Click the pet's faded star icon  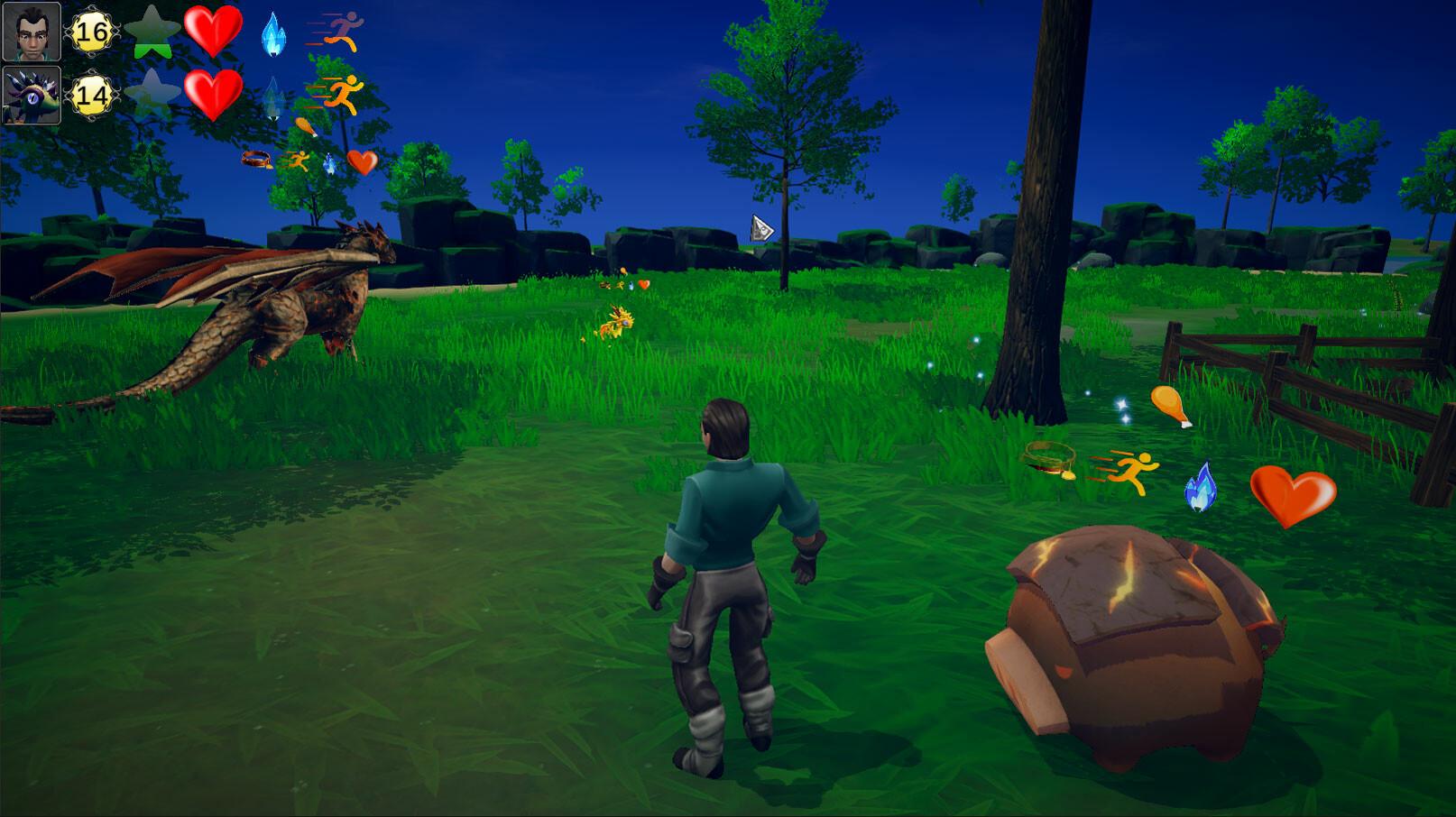click(x=151, y=92)
